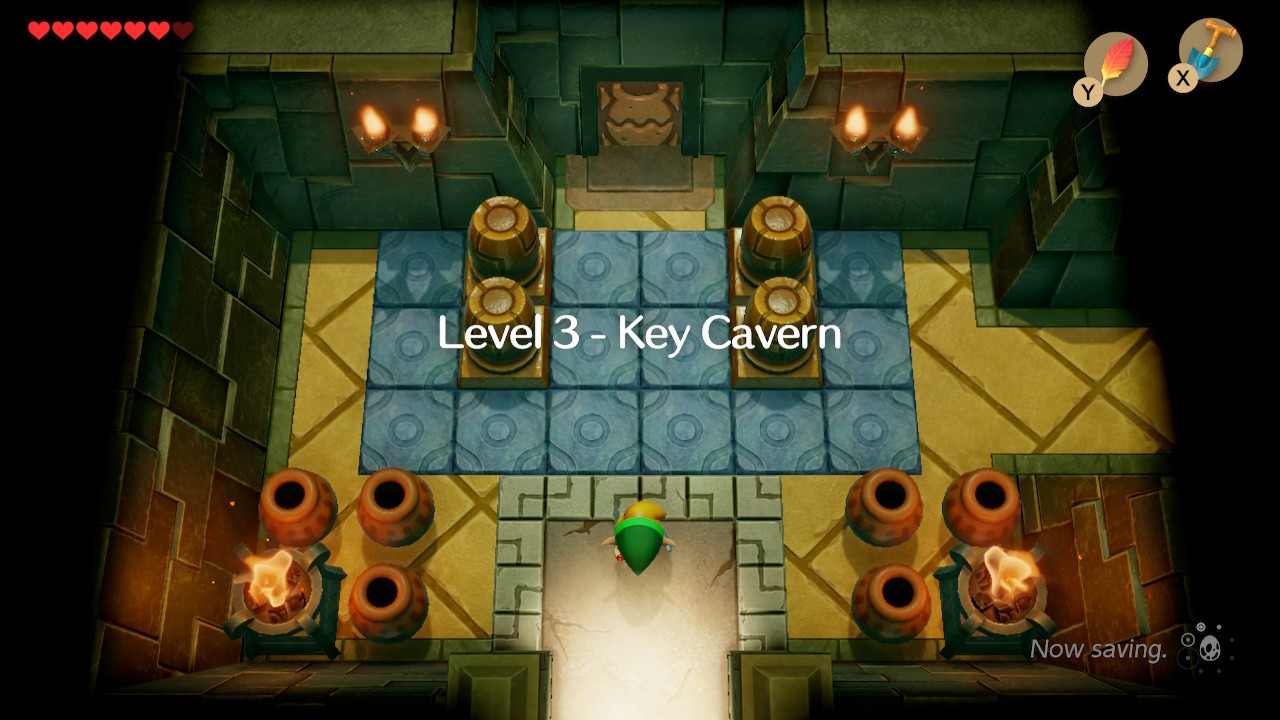1280x720 pixels.
Task: Select the Roc's Feather item icon
Action: [1113, 62]
